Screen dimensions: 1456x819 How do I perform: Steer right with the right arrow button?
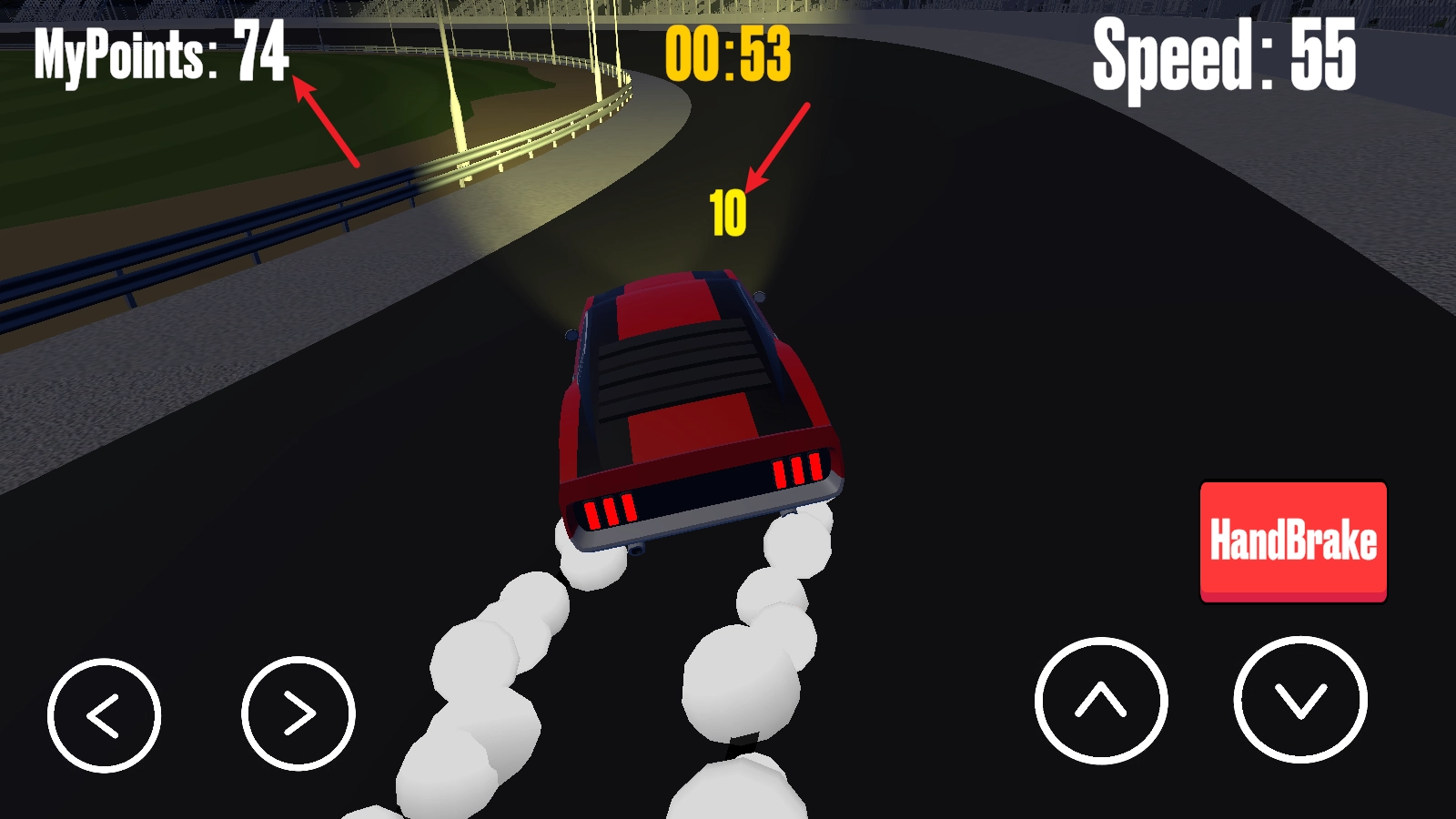[x=298, y=713]
